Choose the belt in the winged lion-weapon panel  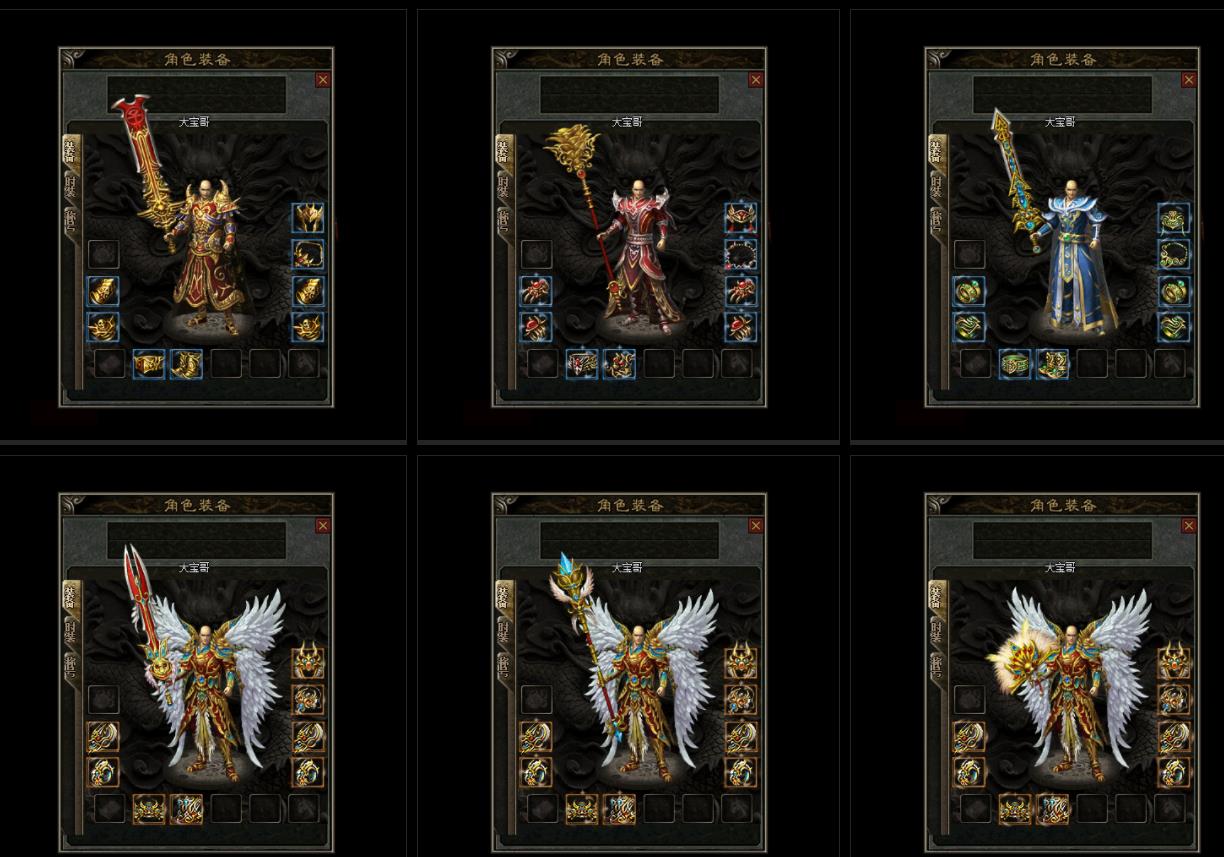click(x=1015, y=808)
